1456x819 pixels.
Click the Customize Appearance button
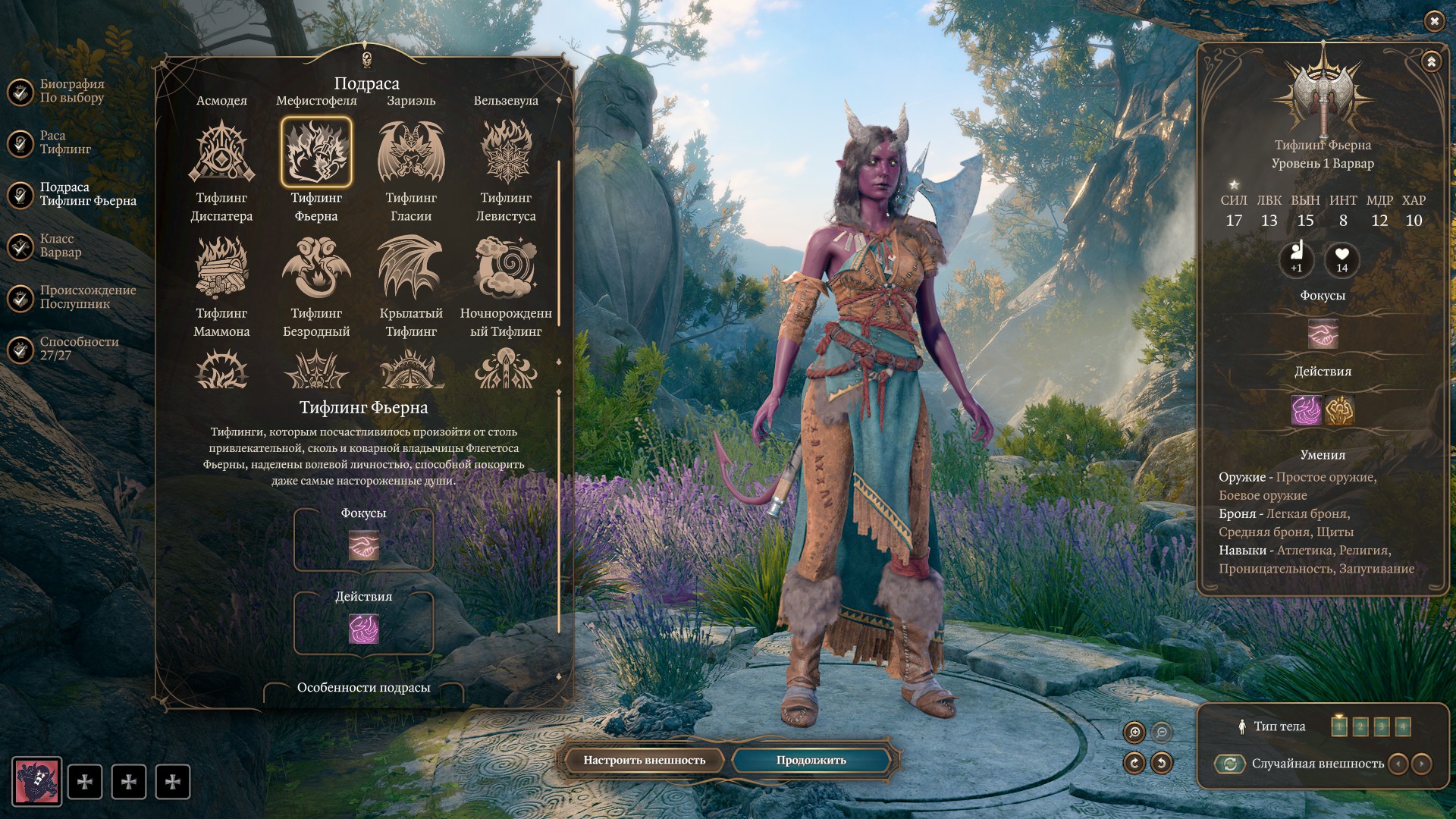pos(644,761)
